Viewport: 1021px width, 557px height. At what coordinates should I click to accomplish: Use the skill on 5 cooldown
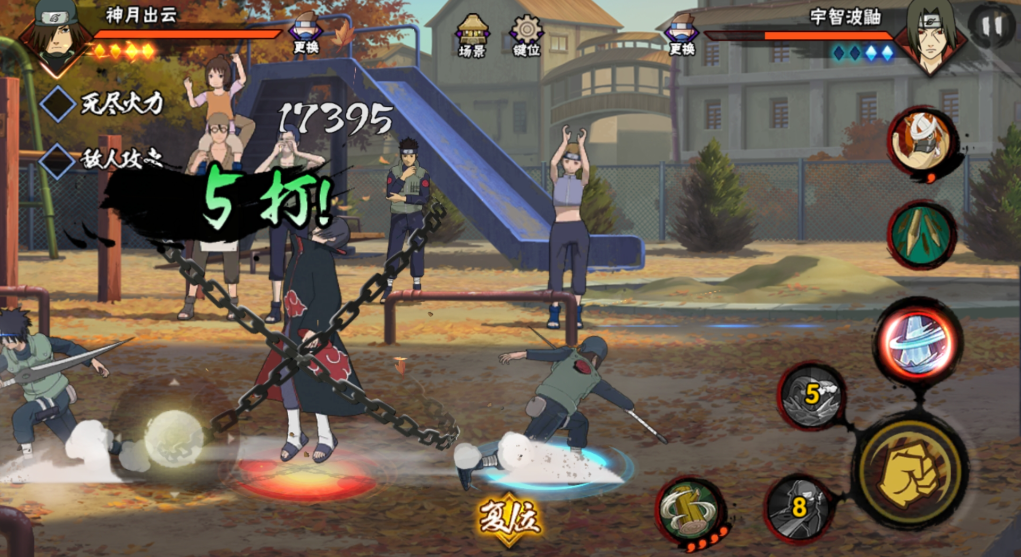coord(812,395)
